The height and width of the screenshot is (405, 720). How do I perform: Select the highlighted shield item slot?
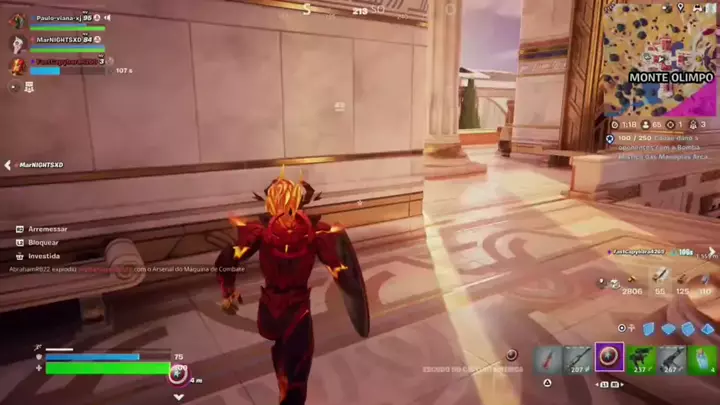[x=609, y=357]
